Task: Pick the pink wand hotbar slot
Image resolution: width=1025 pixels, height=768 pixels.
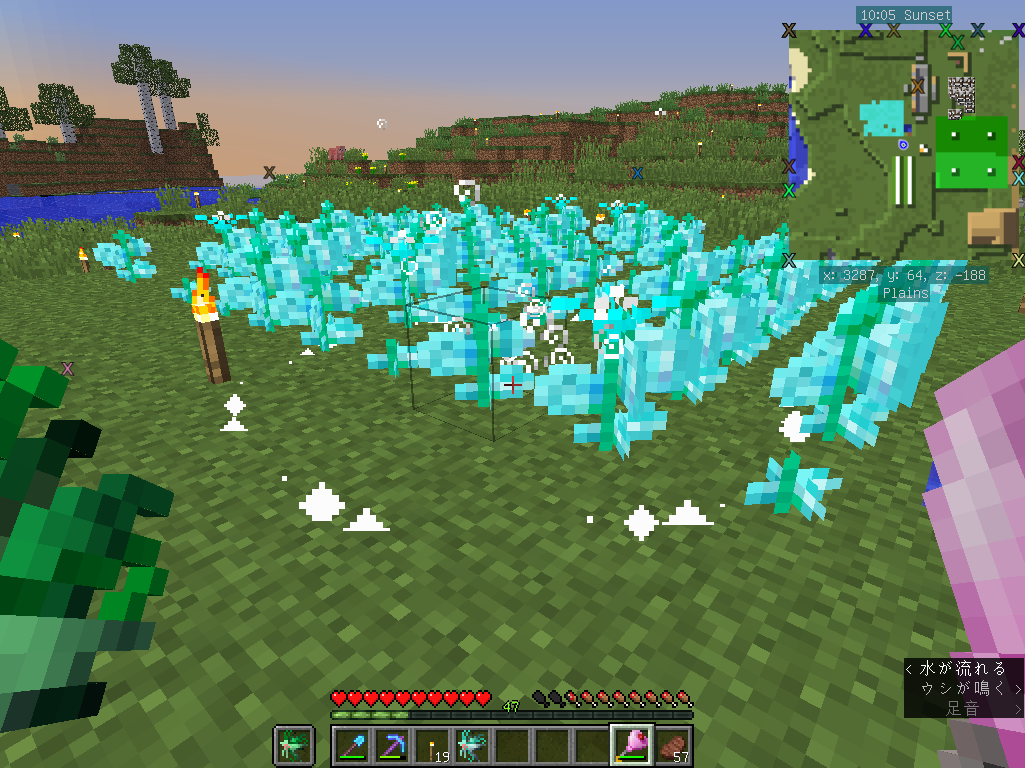Action: click(x=632, y=745)
